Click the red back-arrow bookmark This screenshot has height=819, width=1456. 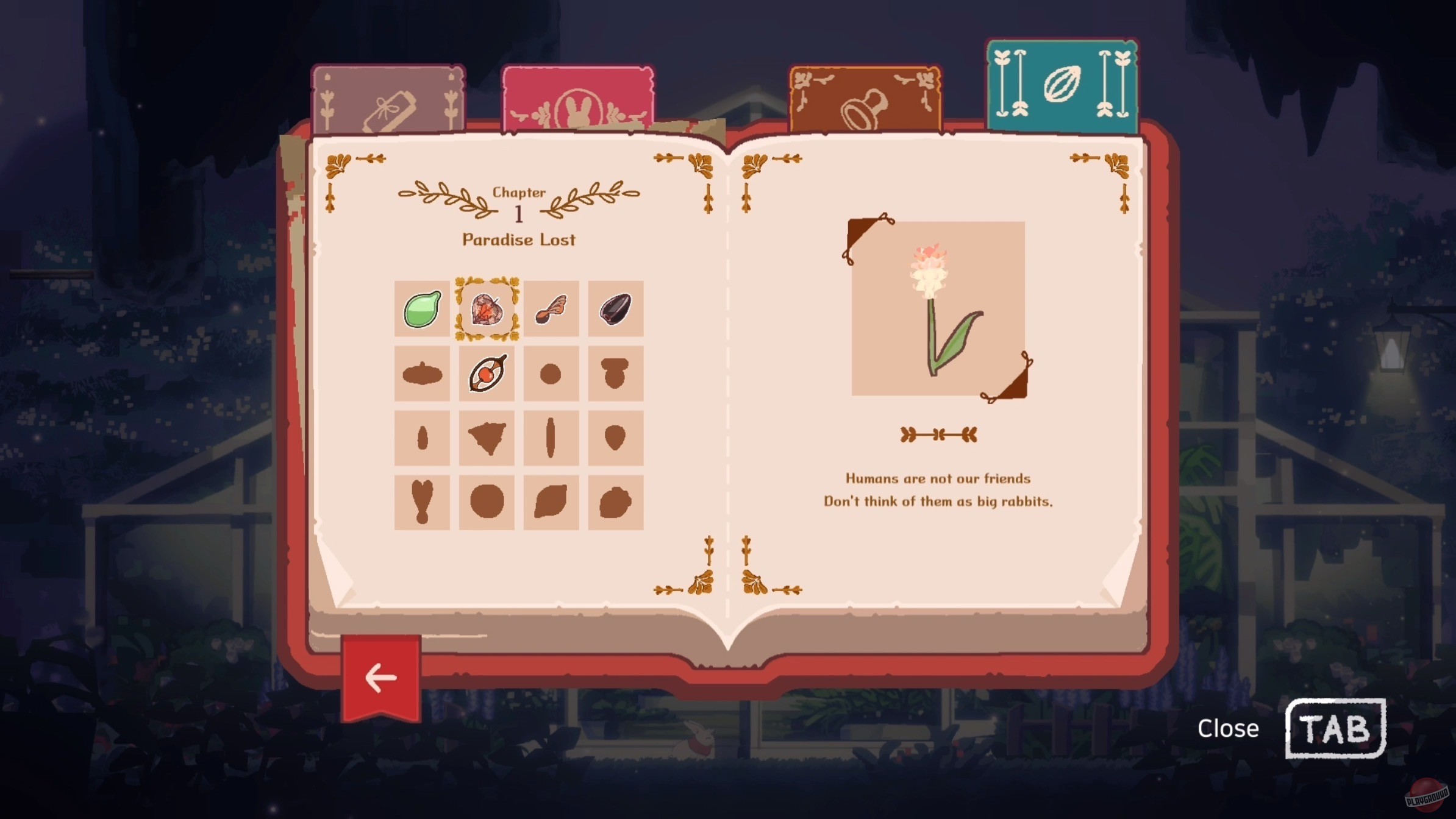(381, 675)
